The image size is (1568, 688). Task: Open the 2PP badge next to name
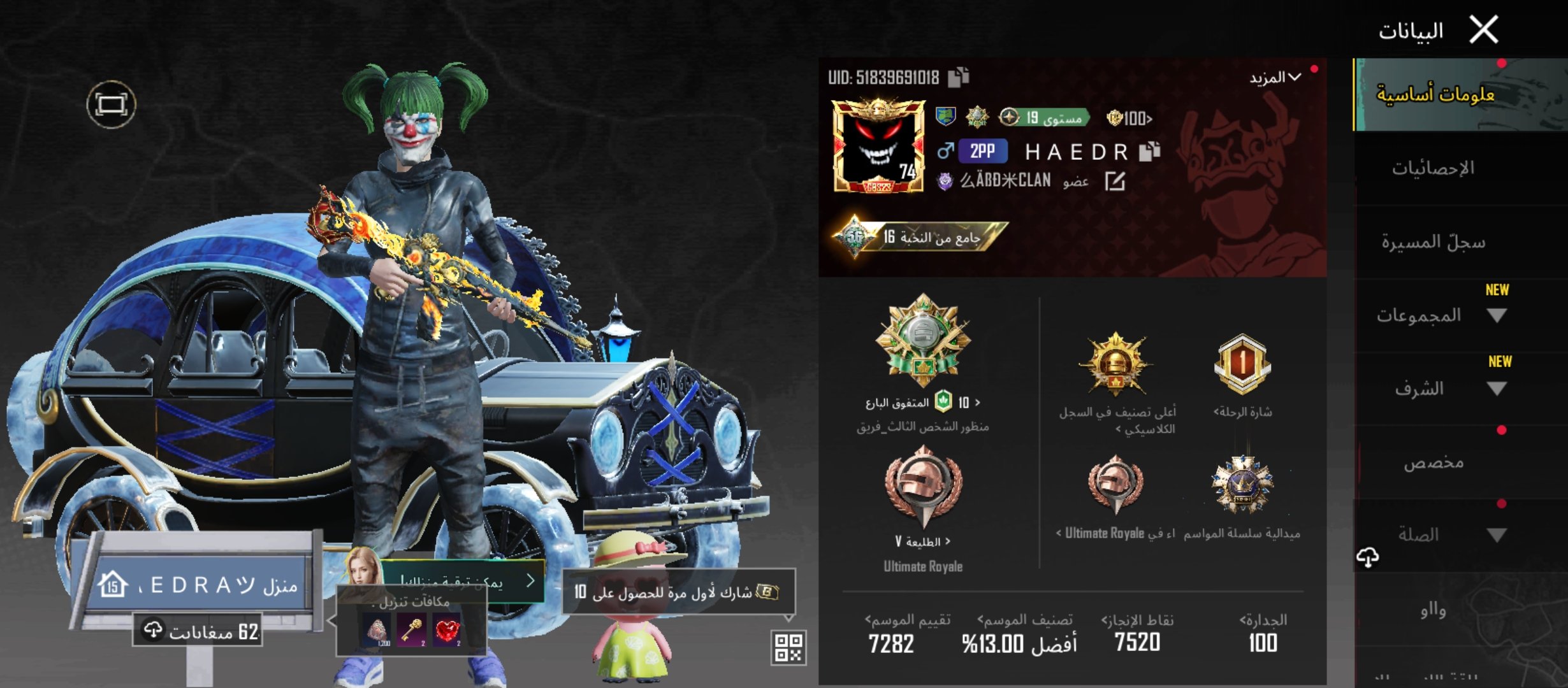click(982, 151)
